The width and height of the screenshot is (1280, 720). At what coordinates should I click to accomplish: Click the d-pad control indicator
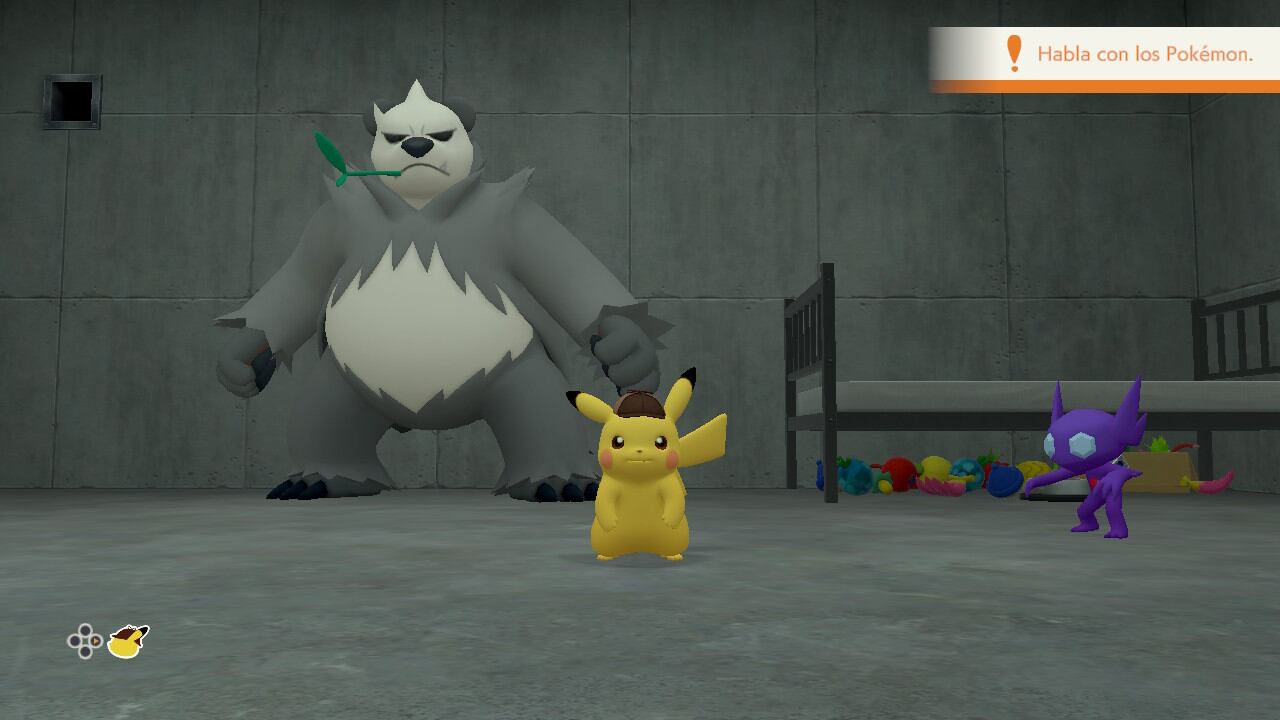[85, 641]
